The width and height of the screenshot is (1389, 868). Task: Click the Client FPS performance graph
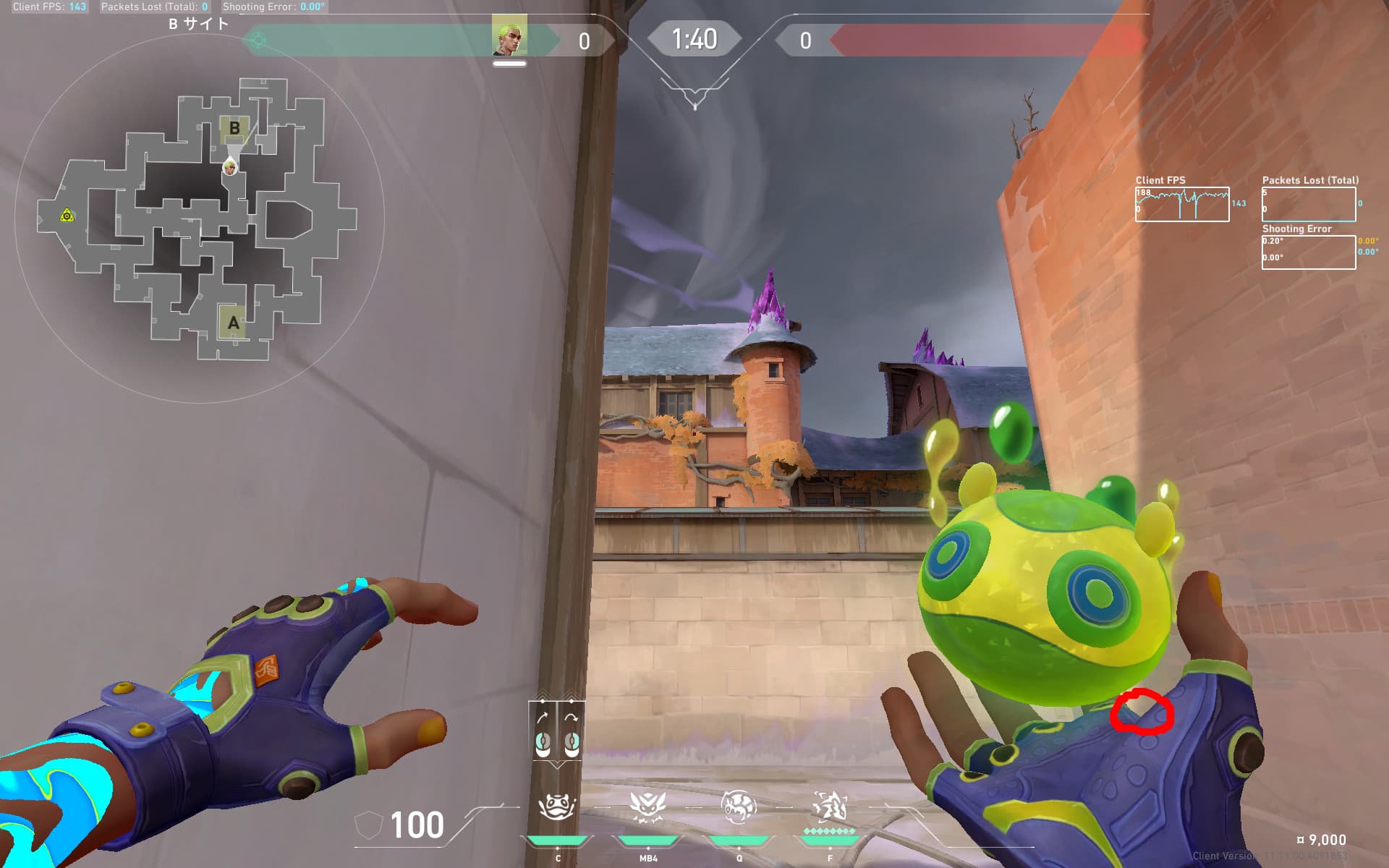tap(1181, 205)
